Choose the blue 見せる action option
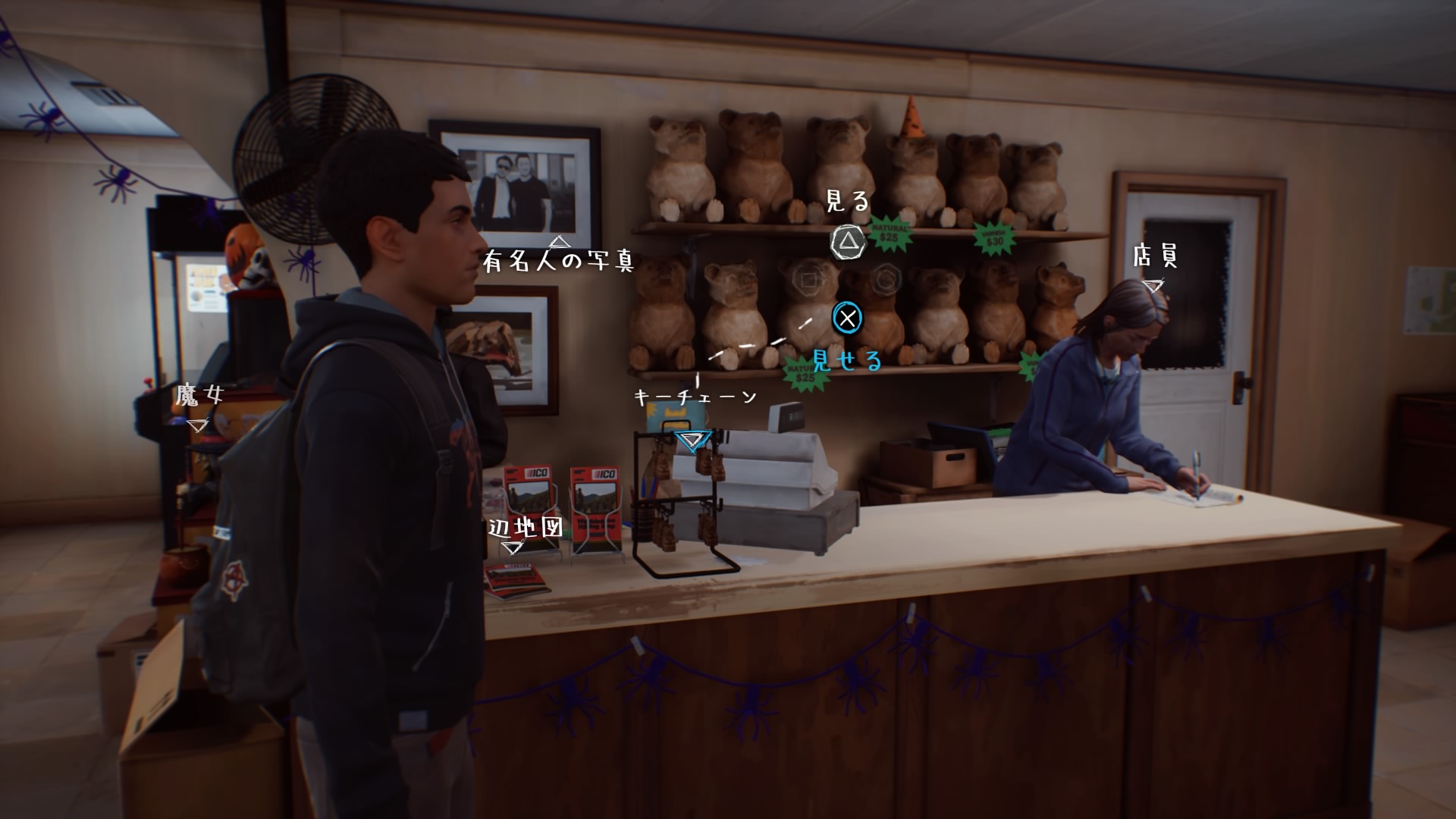This screenshot has width=1456, height=819. tap(846, 318)
